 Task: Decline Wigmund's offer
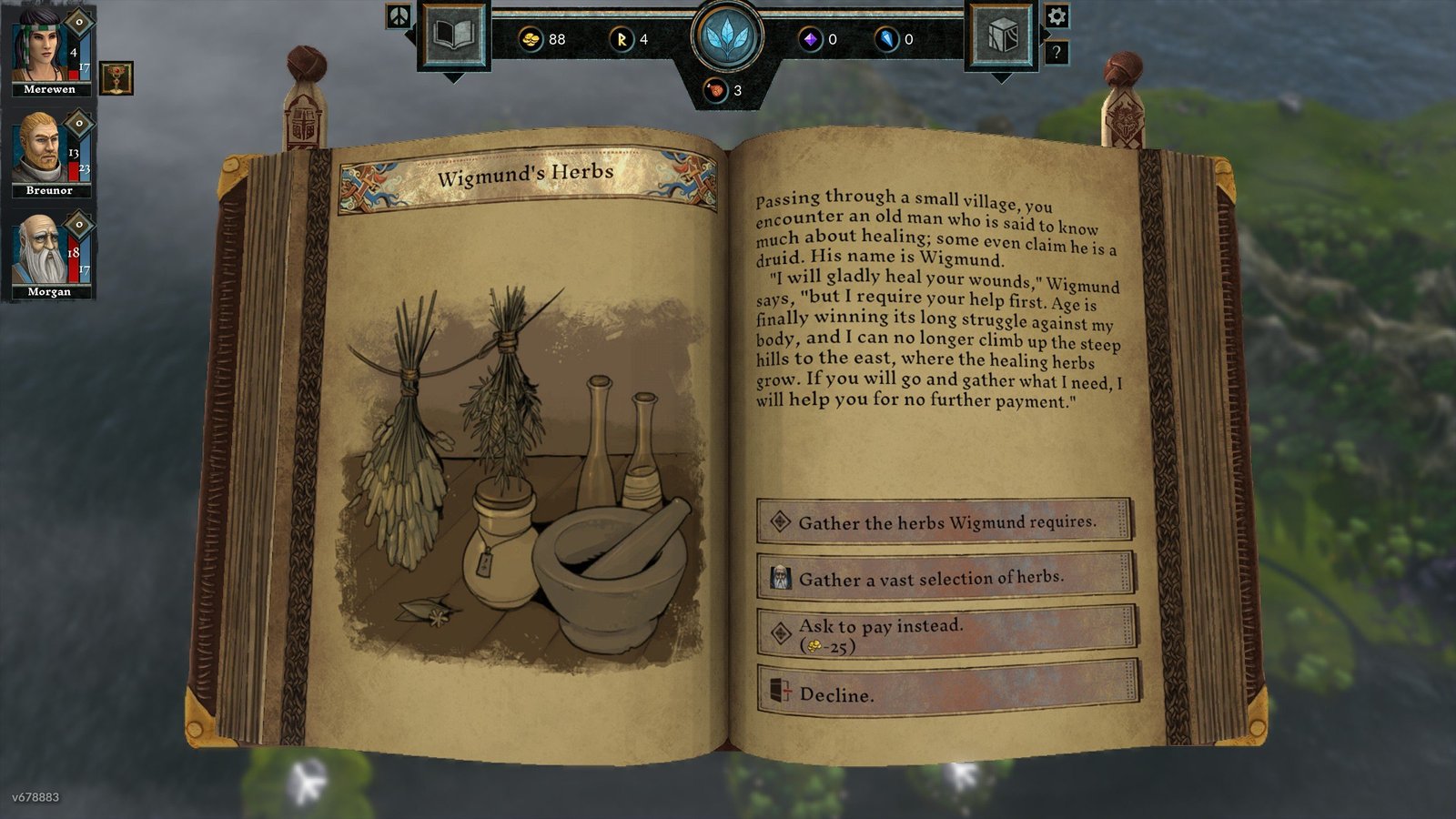946,693
